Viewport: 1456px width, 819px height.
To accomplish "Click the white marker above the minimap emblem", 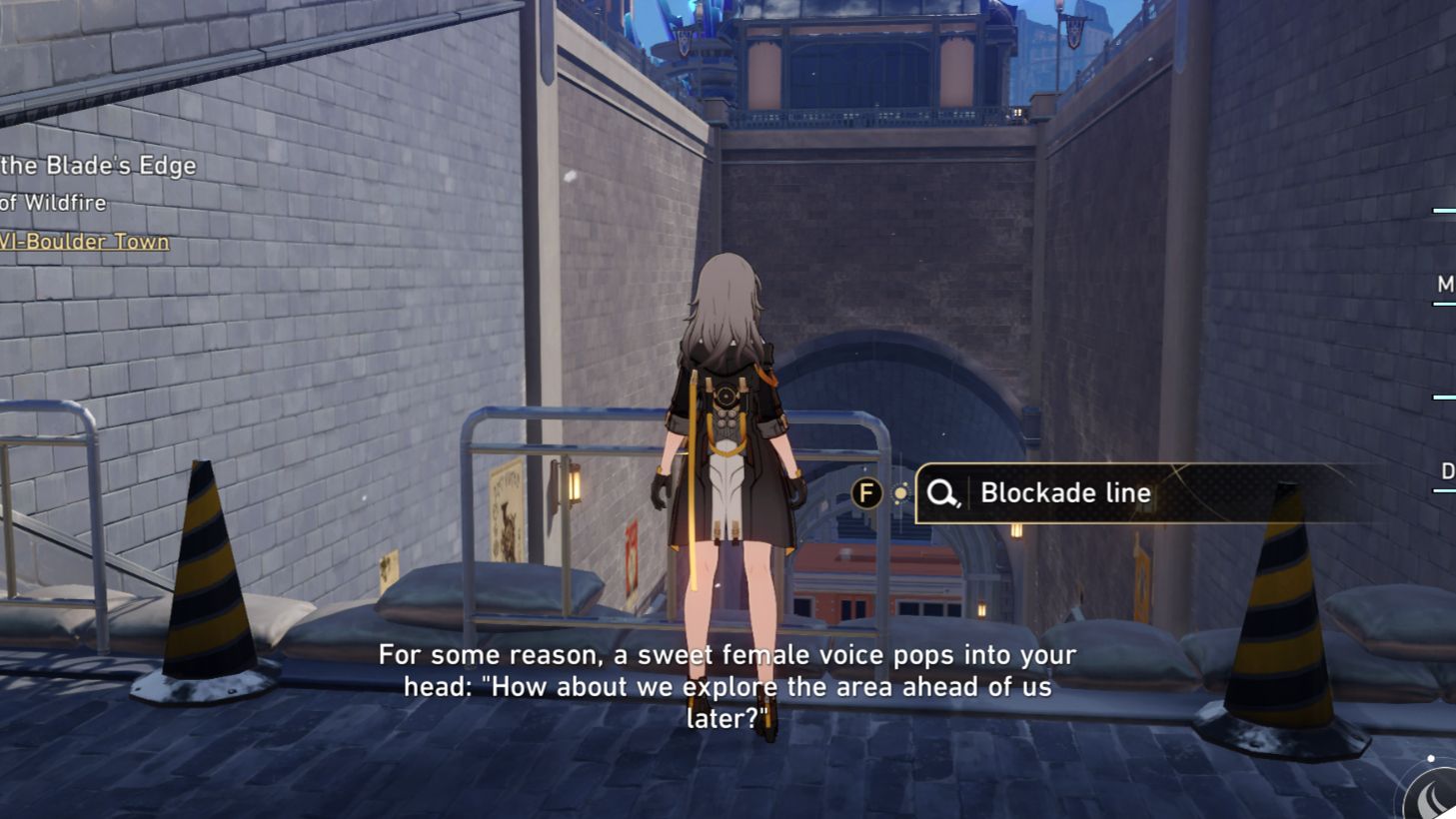I will pos(1431,758).
